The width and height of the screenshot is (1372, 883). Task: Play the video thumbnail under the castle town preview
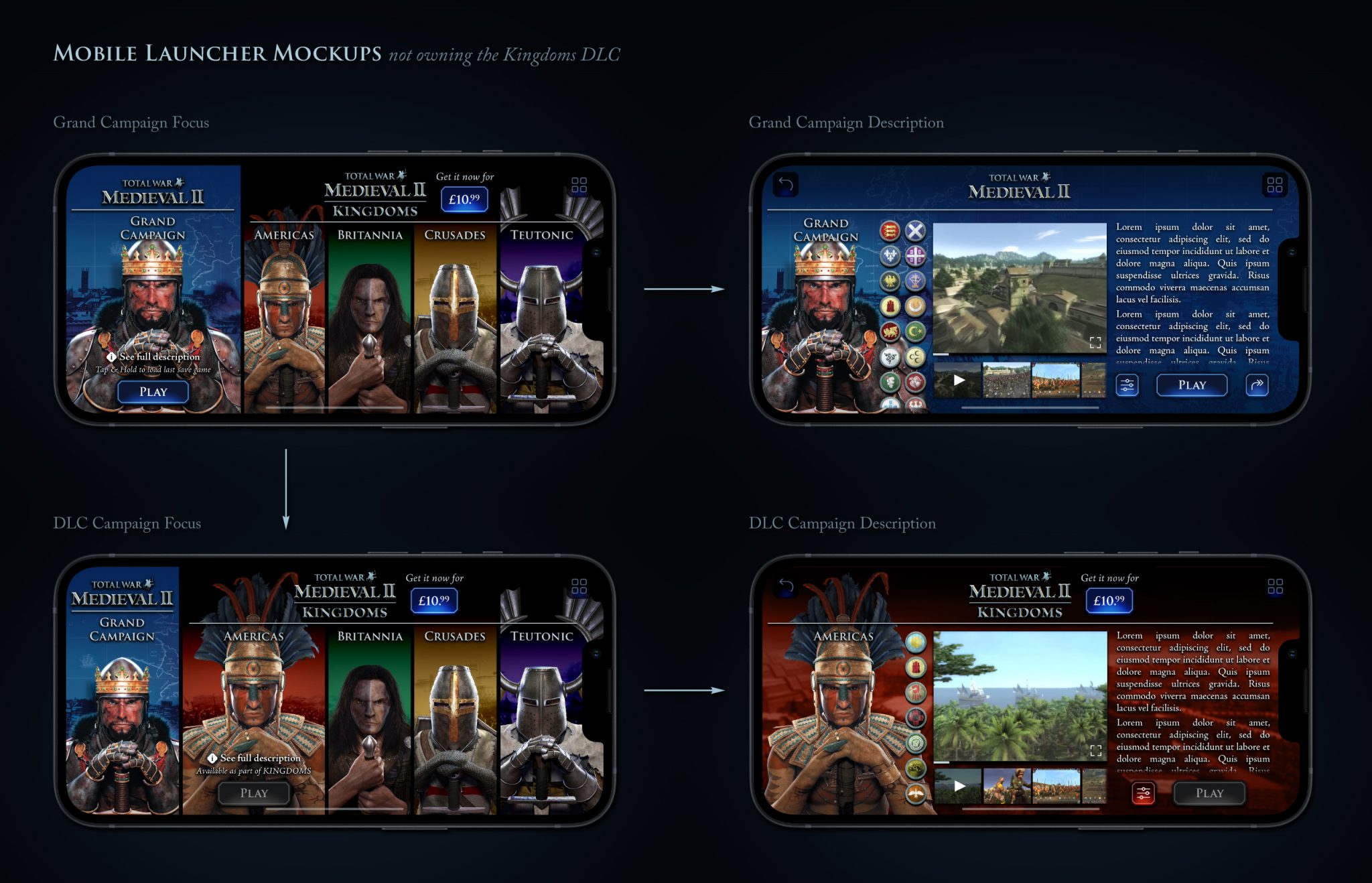[959, 380]
